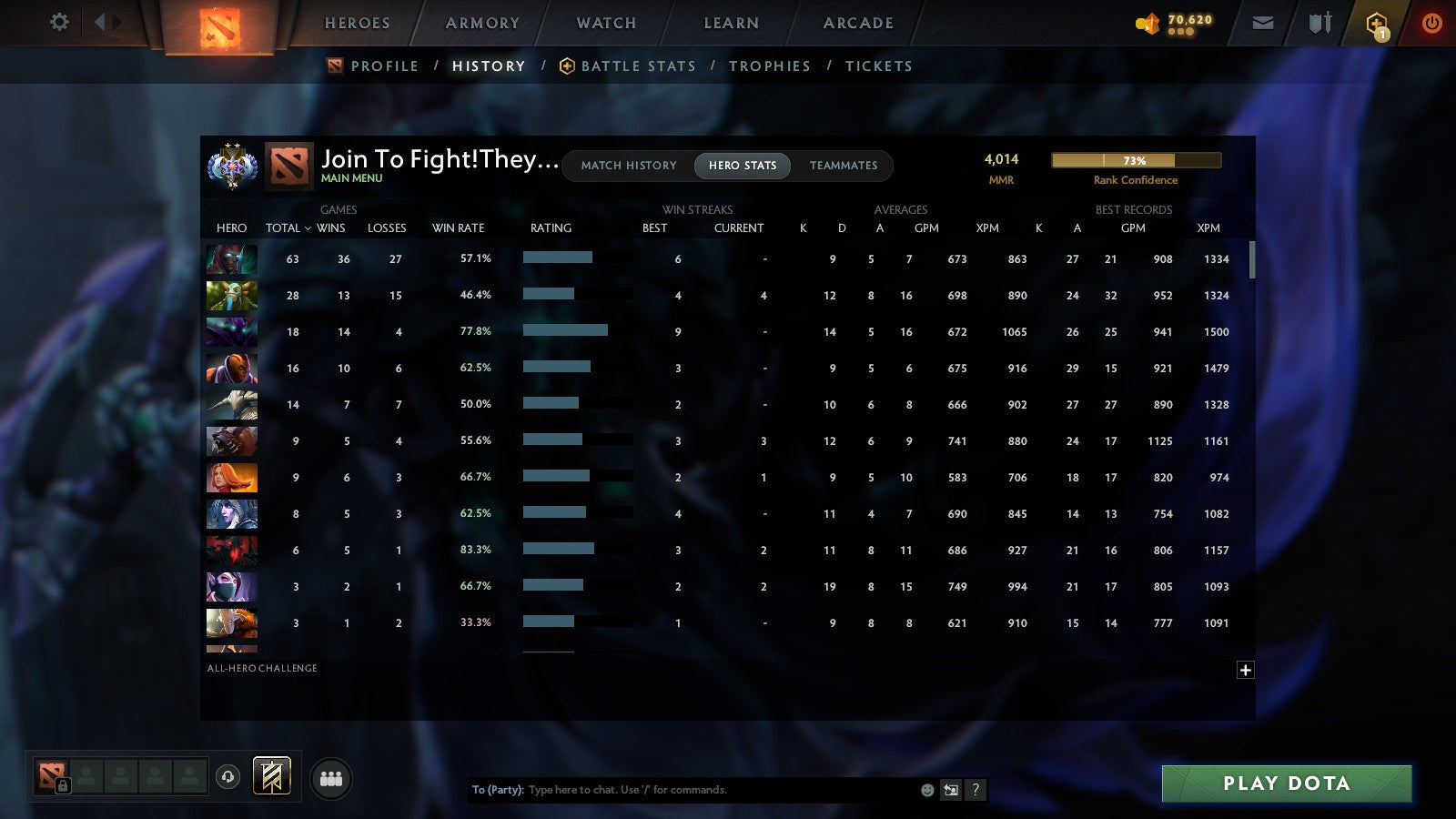Toggle the chat wheel icon beside smiley
The image size is (1456, 819).
[950, 790]
